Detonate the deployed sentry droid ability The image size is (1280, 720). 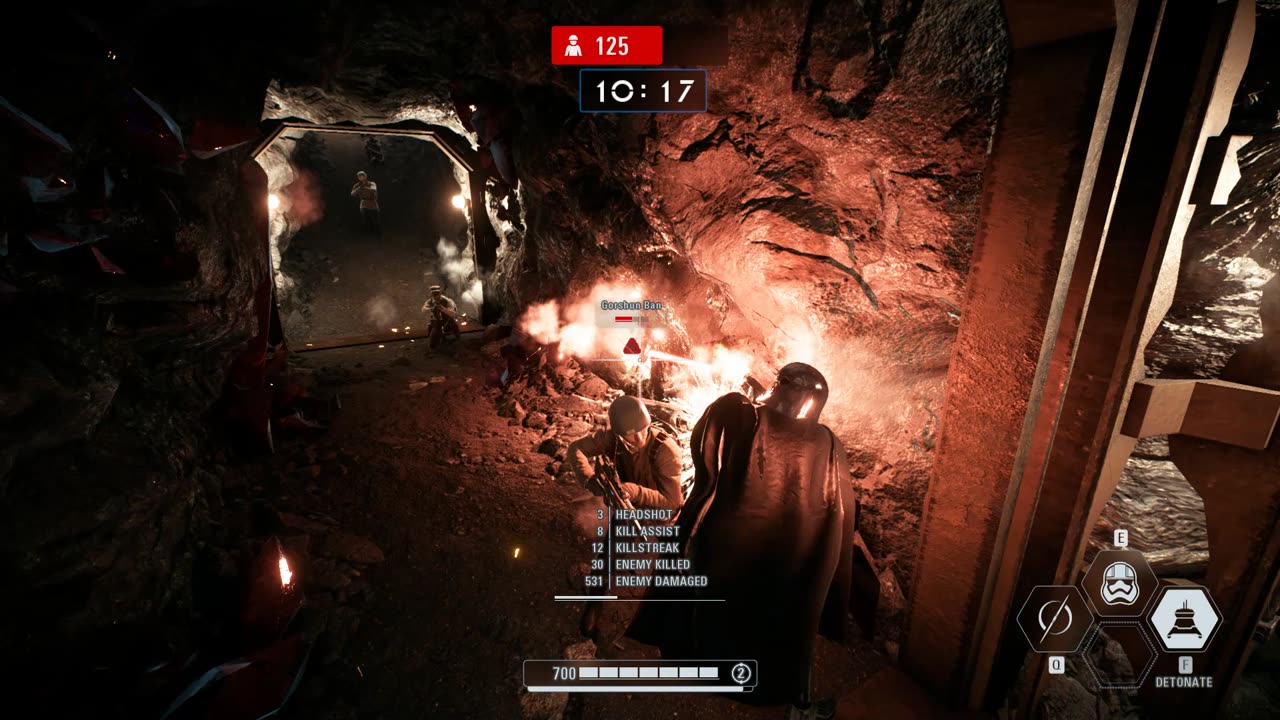point(1184,619)
